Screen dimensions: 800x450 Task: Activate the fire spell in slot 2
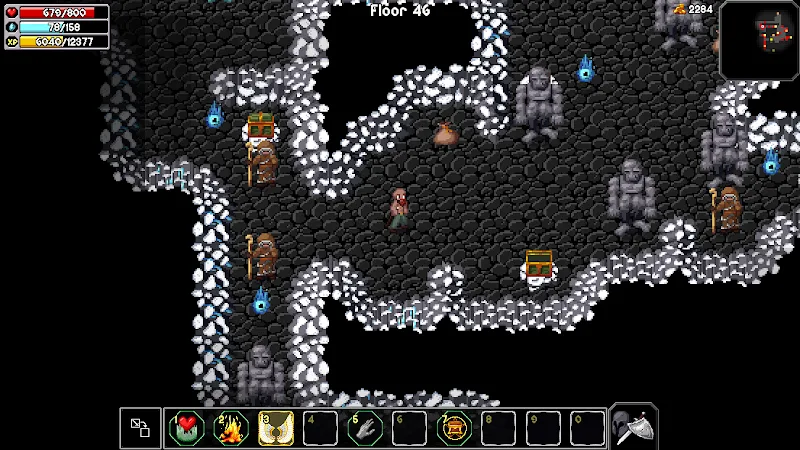[231, 428]
